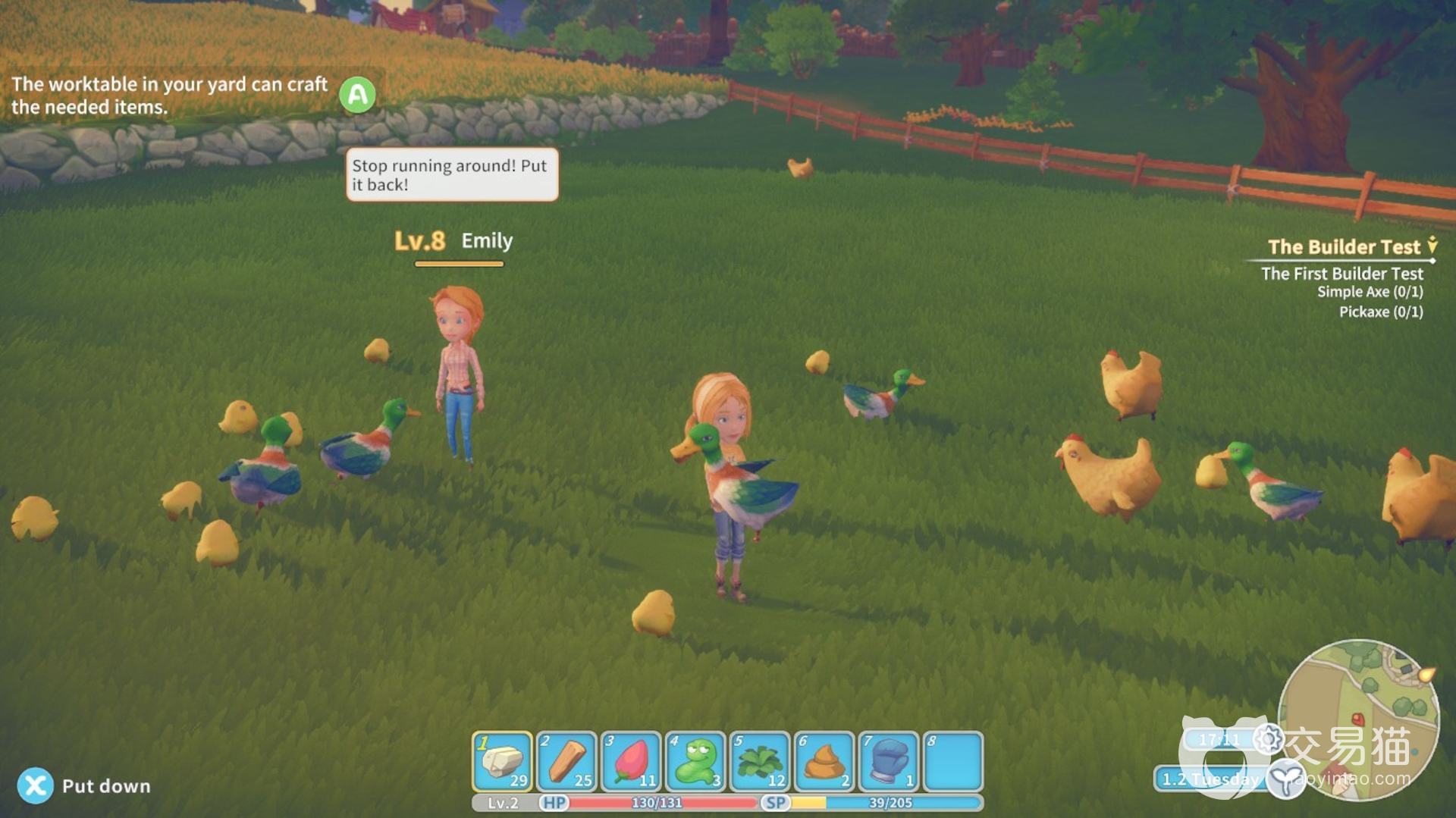Screen dimensions: 1456x818
Task: Equip the blue glove from the hotbar
Action: 889,761
